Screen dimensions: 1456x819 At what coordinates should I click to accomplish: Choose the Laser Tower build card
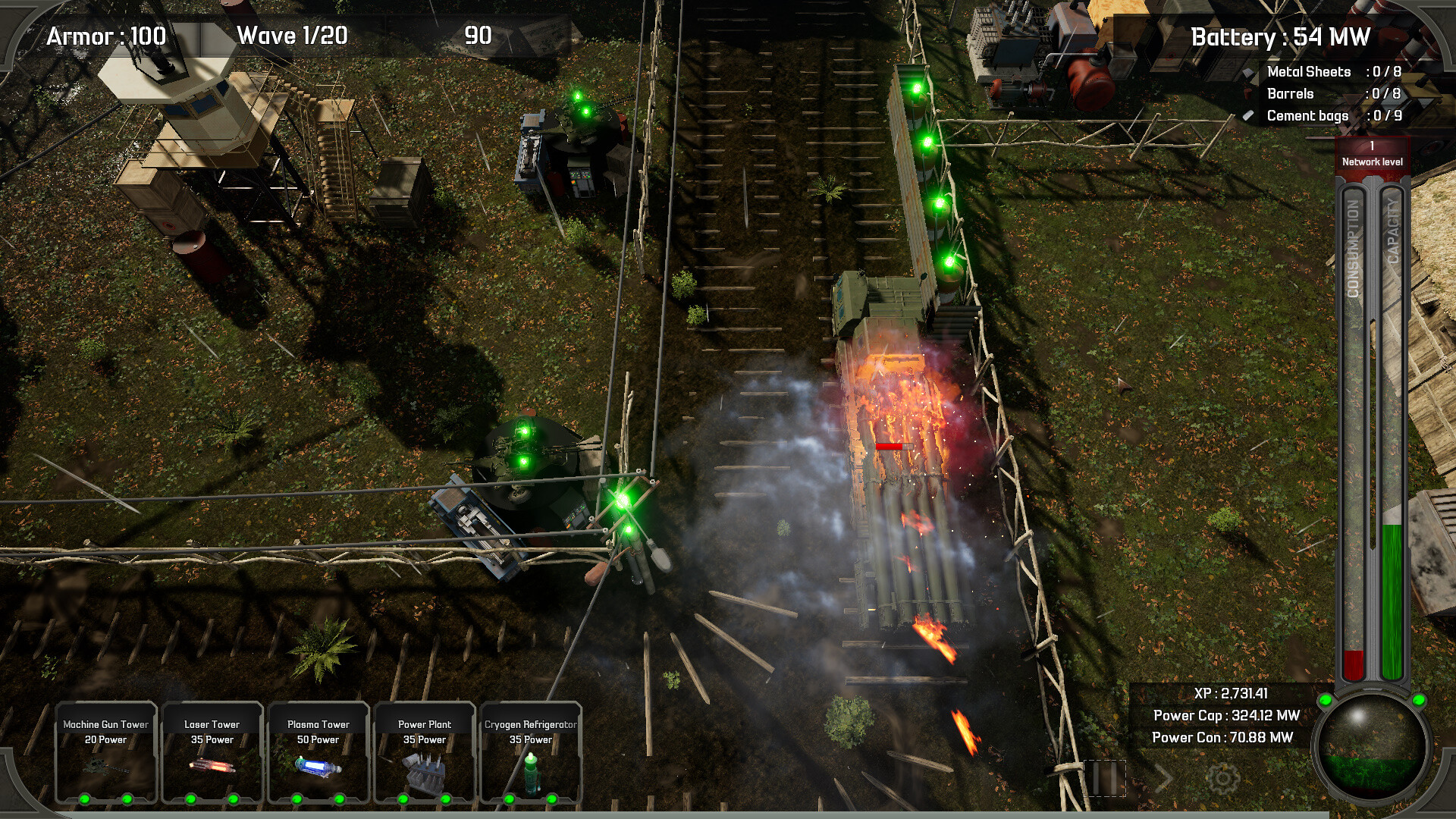coord(212,753)
